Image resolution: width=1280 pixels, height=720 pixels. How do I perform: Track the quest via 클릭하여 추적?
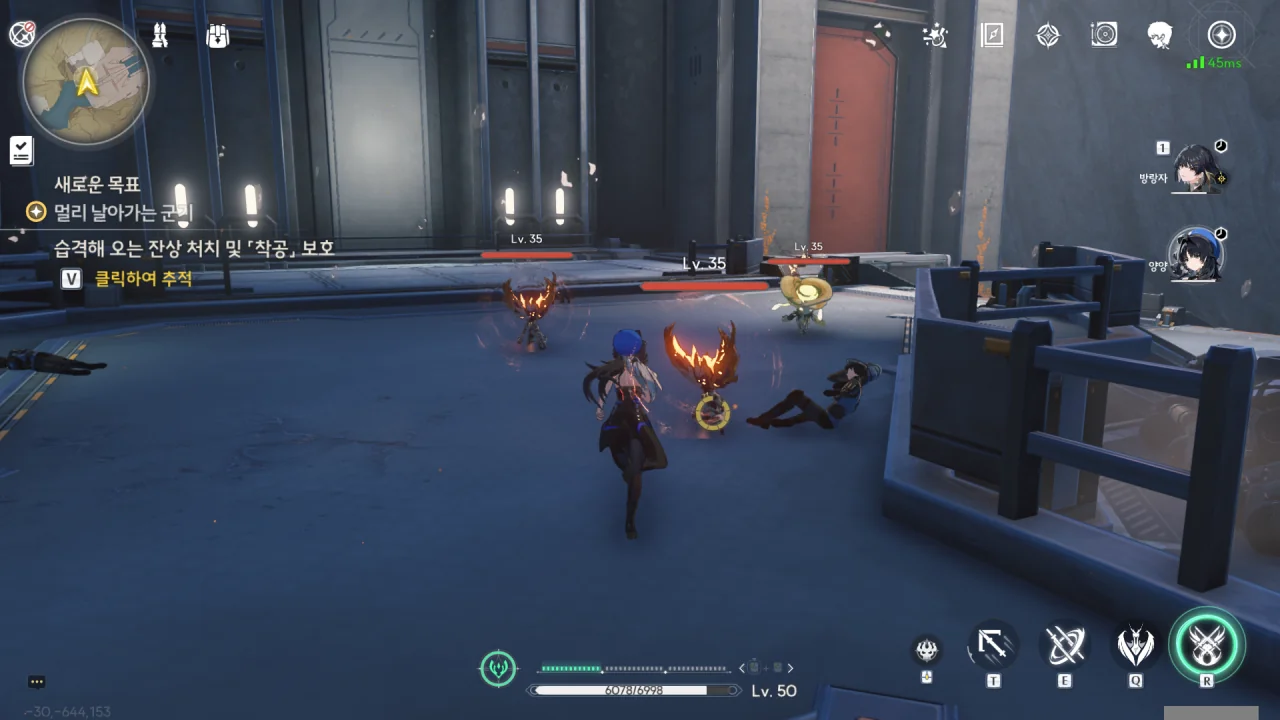[143, 279]
